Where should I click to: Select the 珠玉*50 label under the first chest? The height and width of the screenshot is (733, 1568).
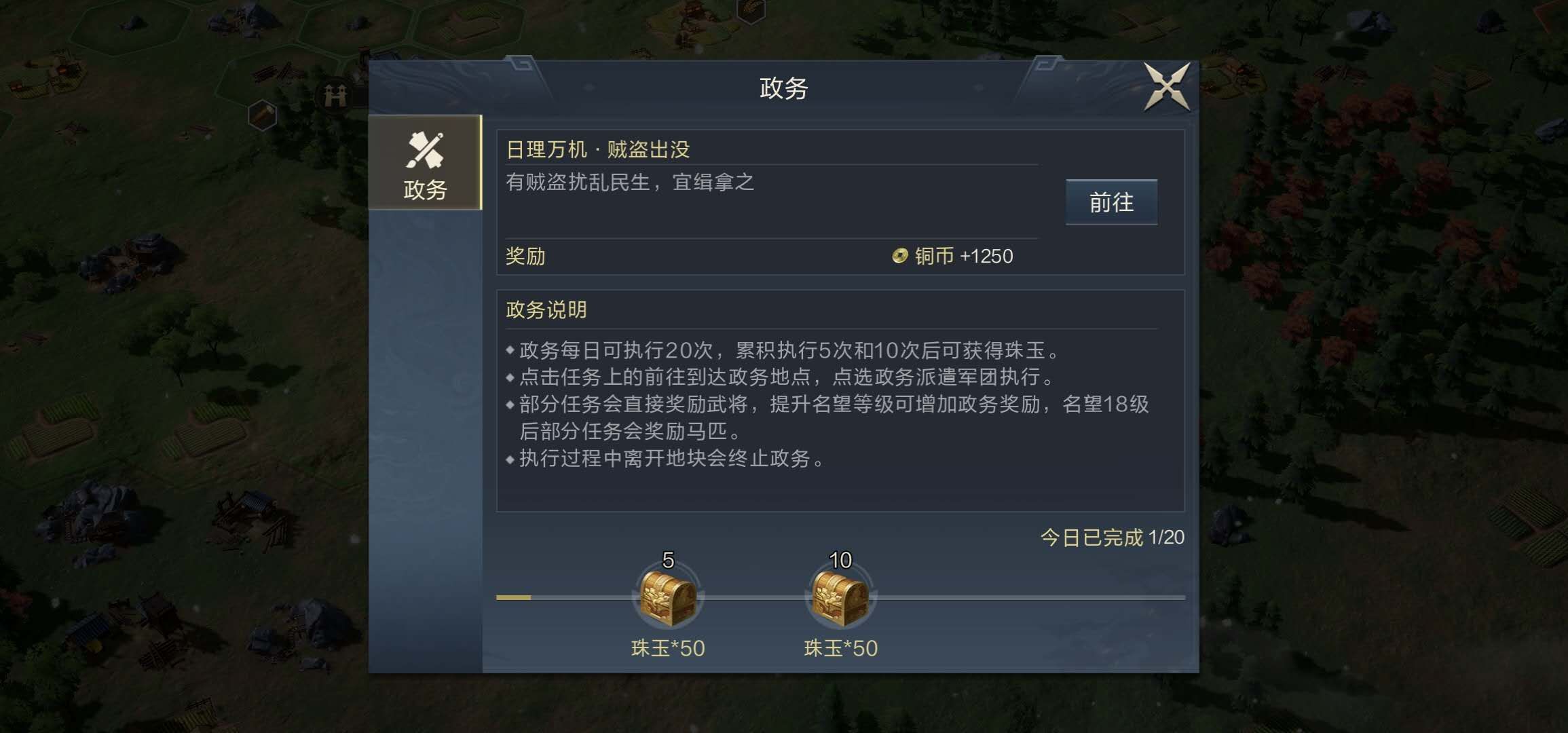(667, 648)
